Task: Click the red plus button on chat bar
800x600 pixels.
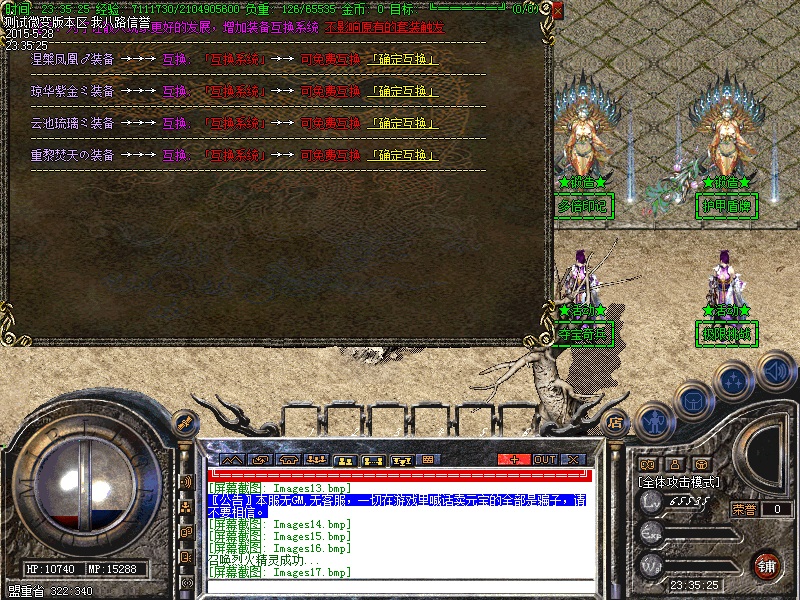Action: pyautogui.click(x=514, y=459)
